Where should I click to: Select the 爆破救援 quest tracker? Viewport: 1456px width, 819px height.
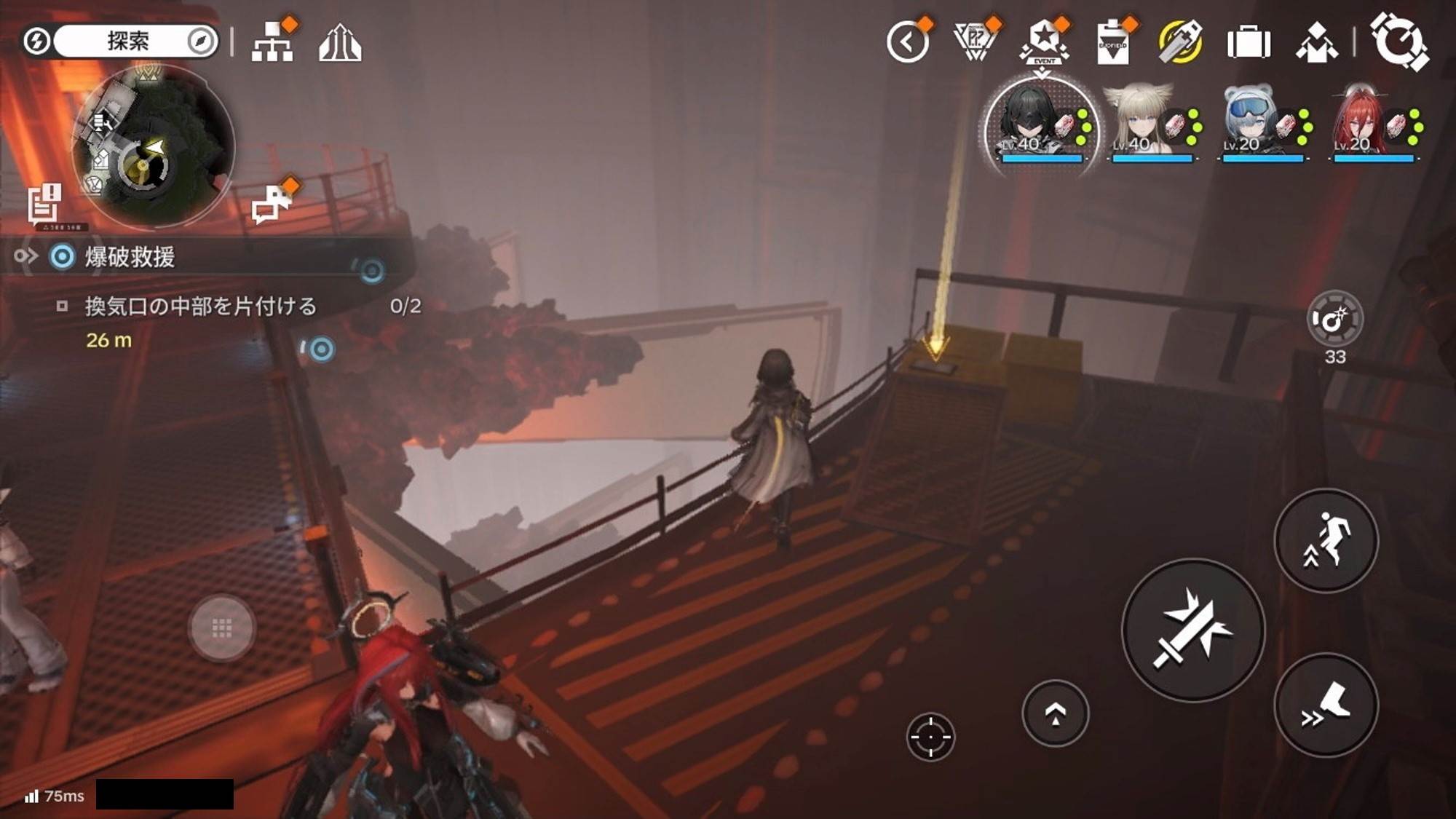click(x=130, y=257)
